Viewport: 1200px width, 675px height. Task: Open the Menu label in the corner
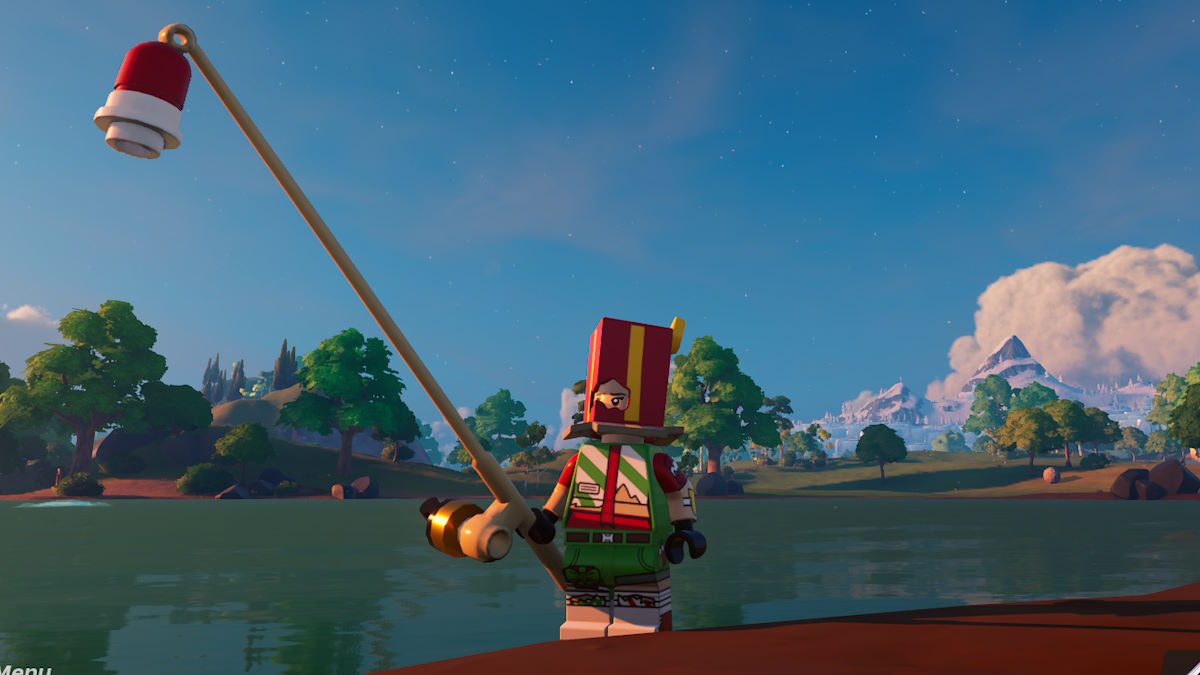click(x=24, y=668)
